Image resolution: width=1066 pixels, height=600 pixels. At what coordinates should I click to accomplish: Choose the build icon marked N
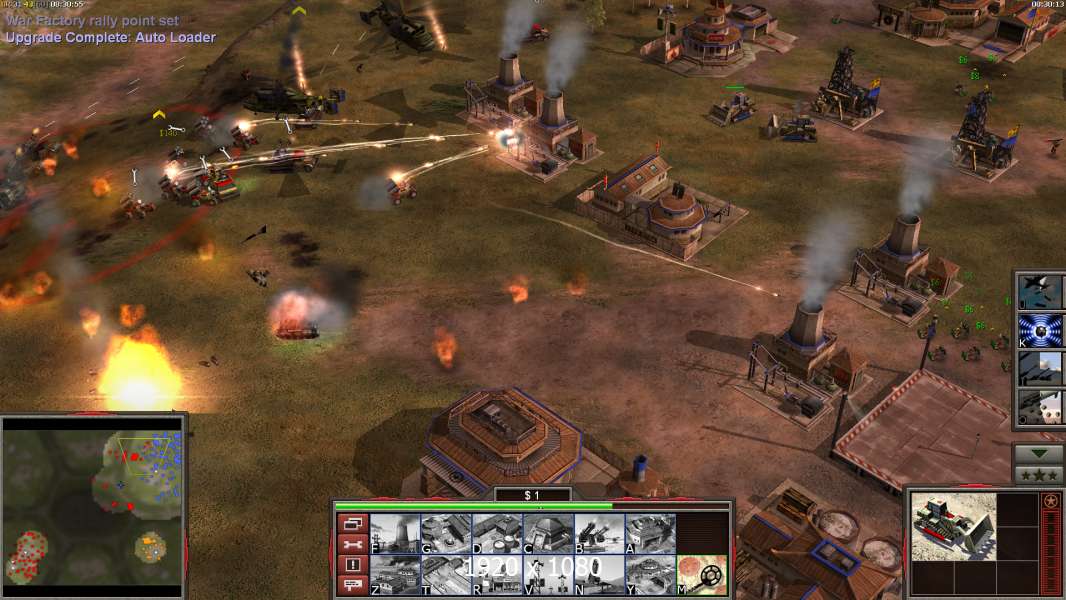[599, 574]
